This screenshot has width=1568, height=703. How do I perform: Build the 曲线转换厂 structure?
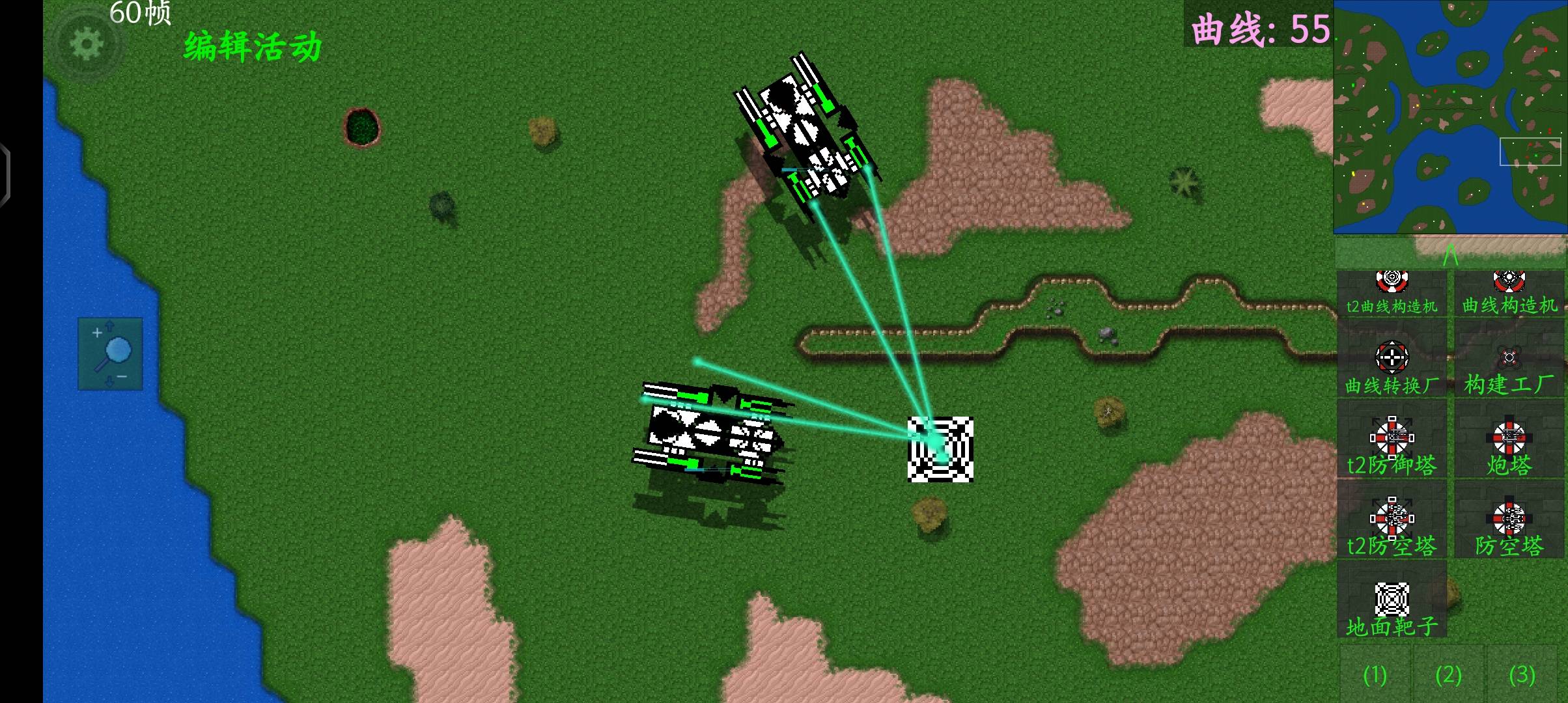[x=1392, y=367]
